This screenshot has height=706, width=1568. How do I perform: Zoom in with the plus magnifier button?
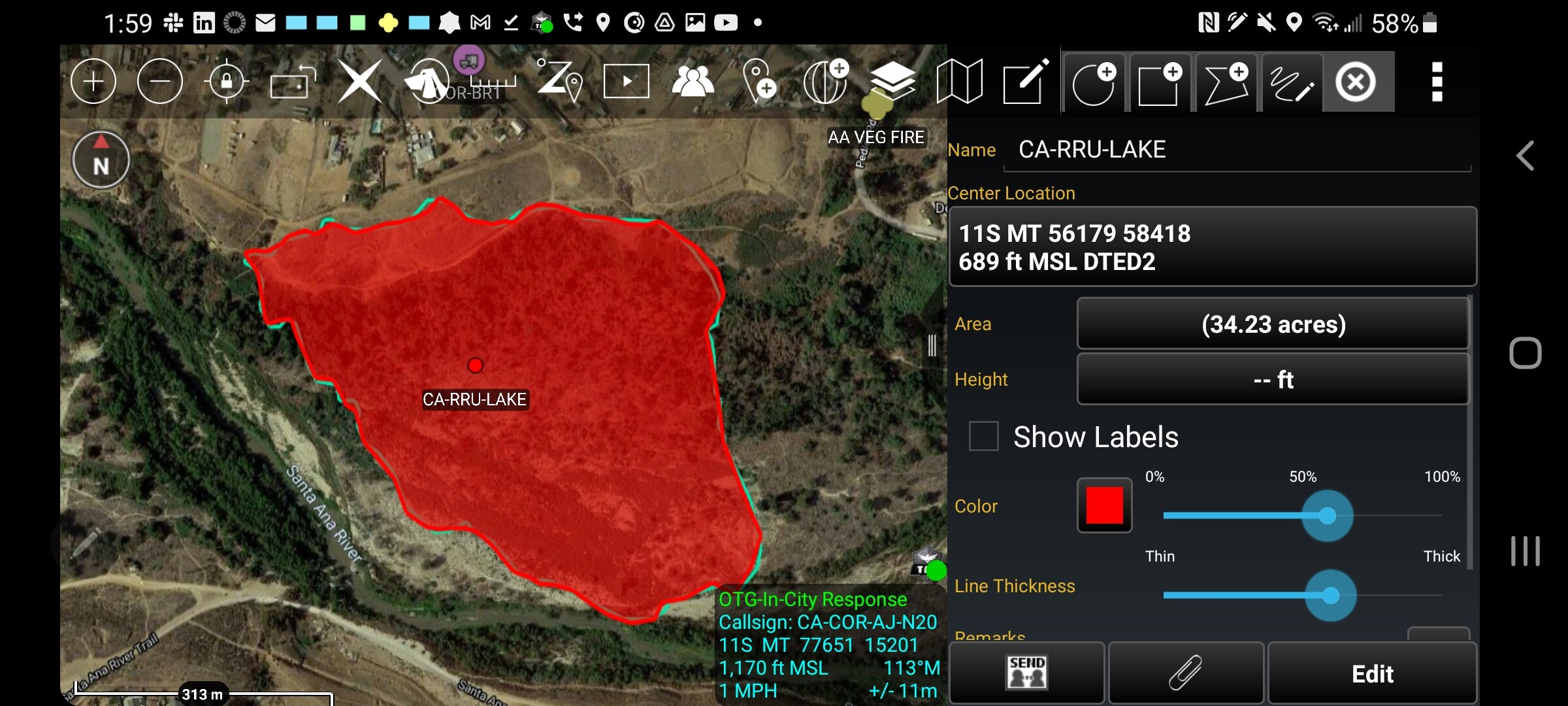click(93, 82)
